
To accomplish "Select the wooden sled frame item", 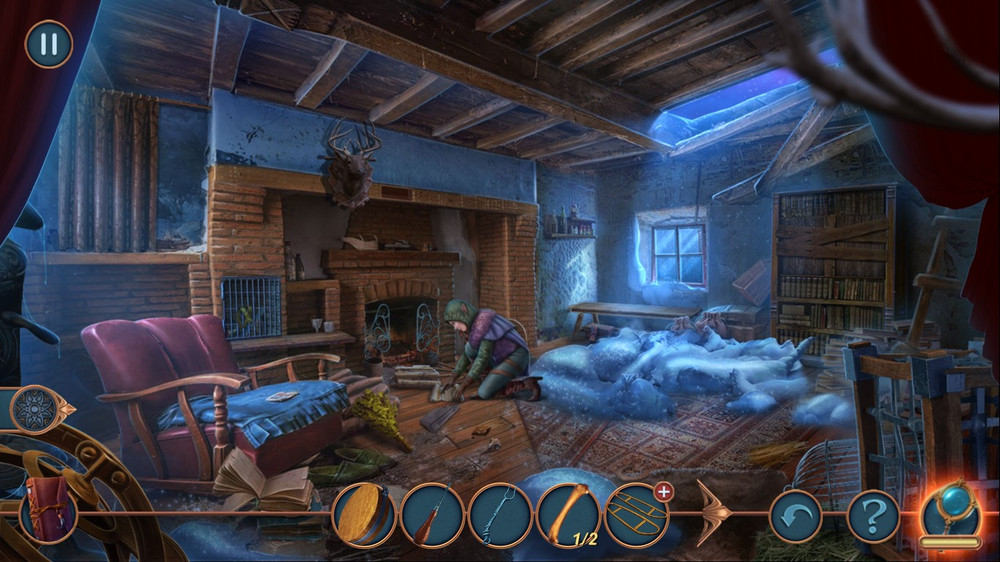I will pyautogui.click(x=635, y=516).
